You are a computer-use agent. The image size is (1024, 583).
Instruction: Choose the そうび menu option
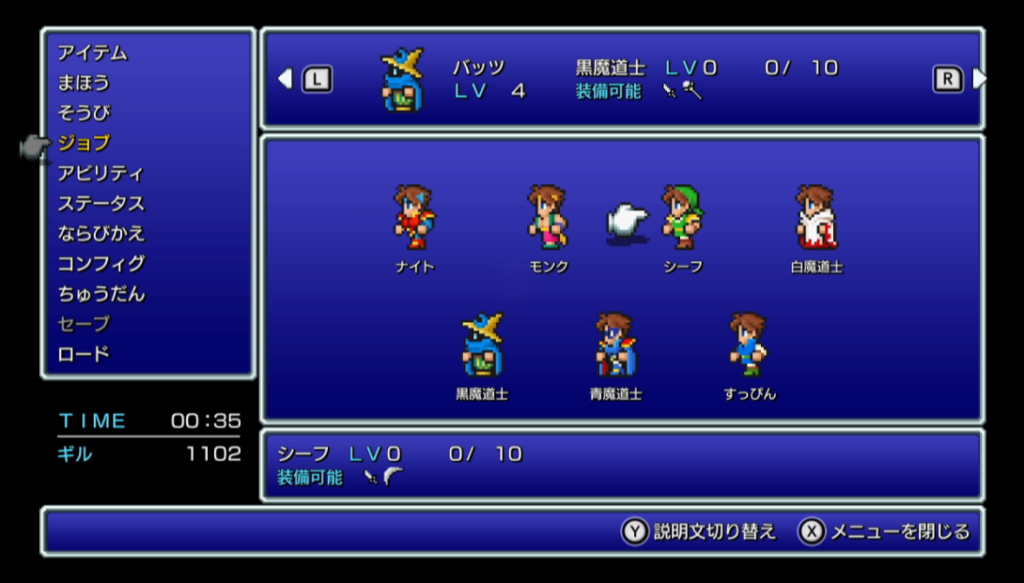pyautogui.click(x=84, y=113)
